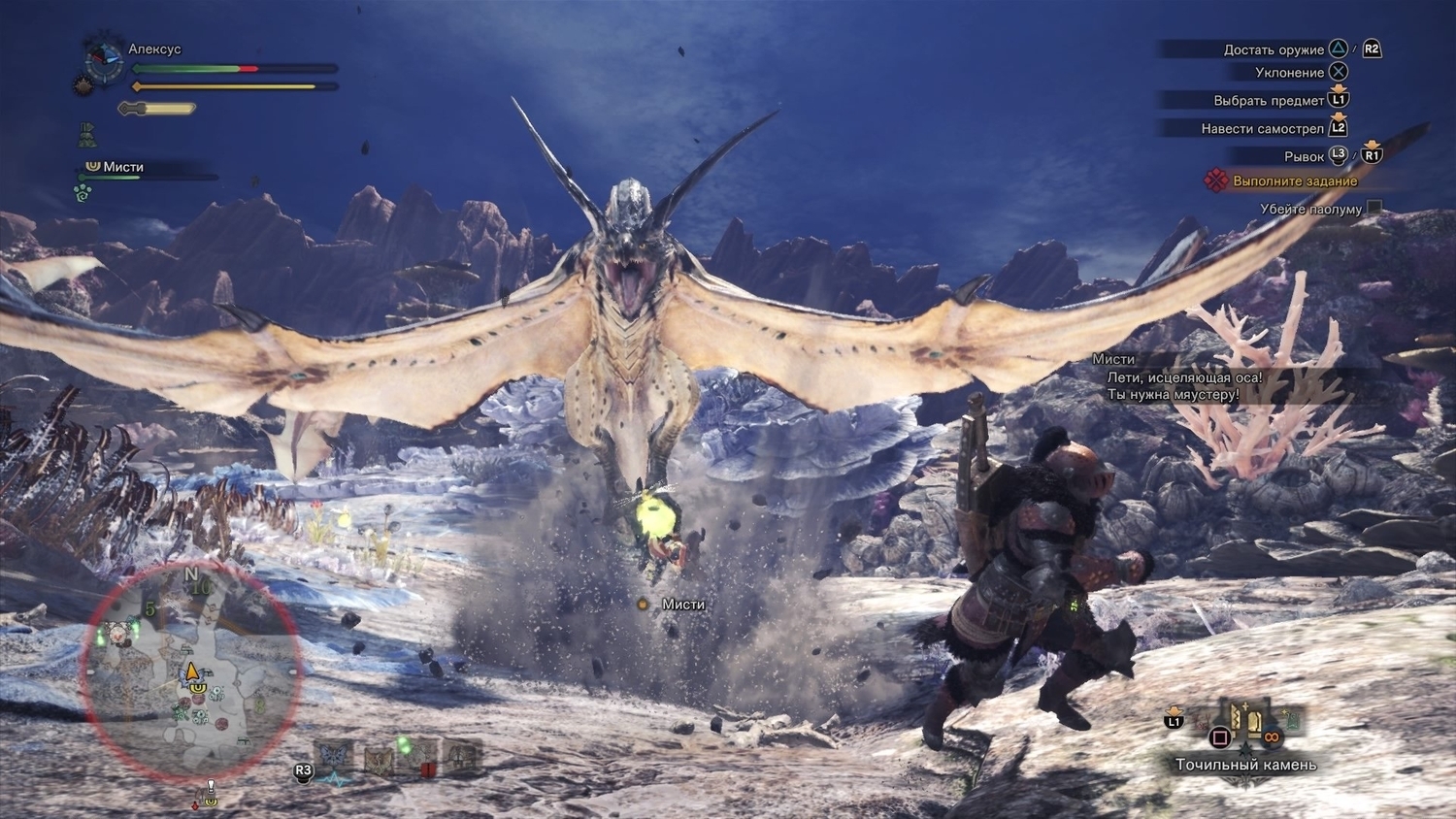Image resolution: width=1456 pixels, height=819 pixels.
Task: Choose the green item right of the whetstone
Action: (1290, 720)
